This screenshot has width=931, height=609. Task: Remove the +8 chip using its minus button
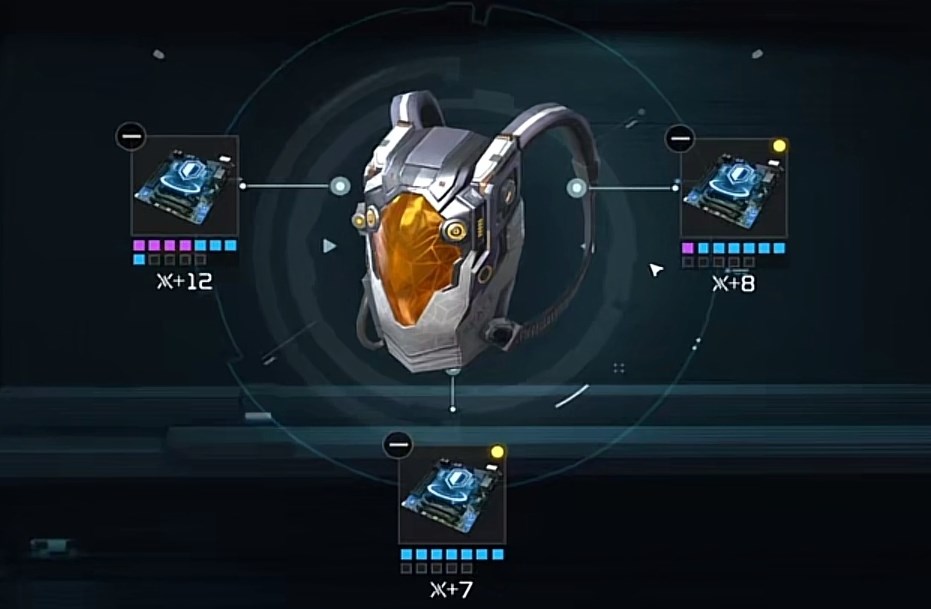(679, 137)
